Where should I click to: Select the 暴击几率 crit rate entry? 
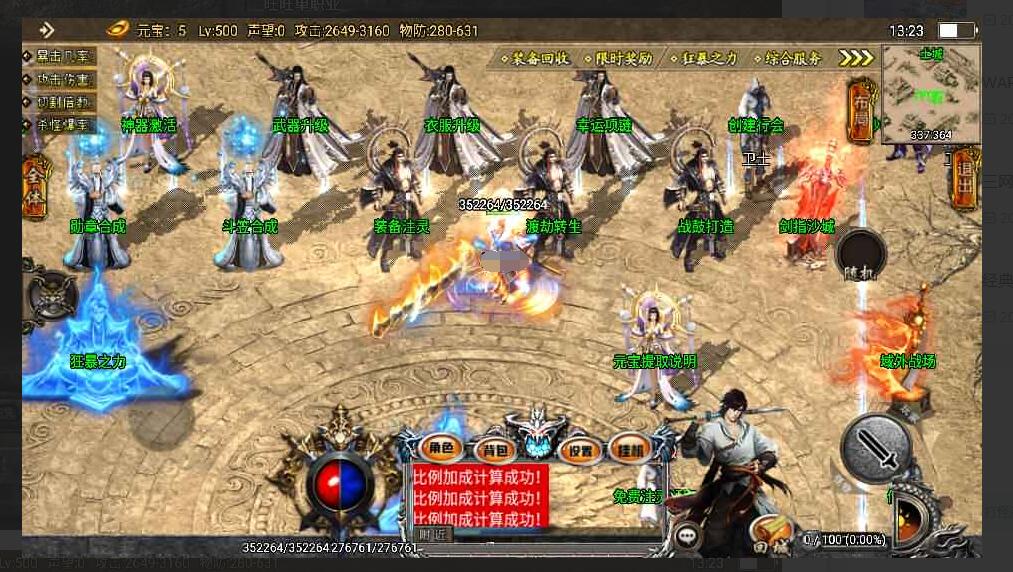pos(60,56)
